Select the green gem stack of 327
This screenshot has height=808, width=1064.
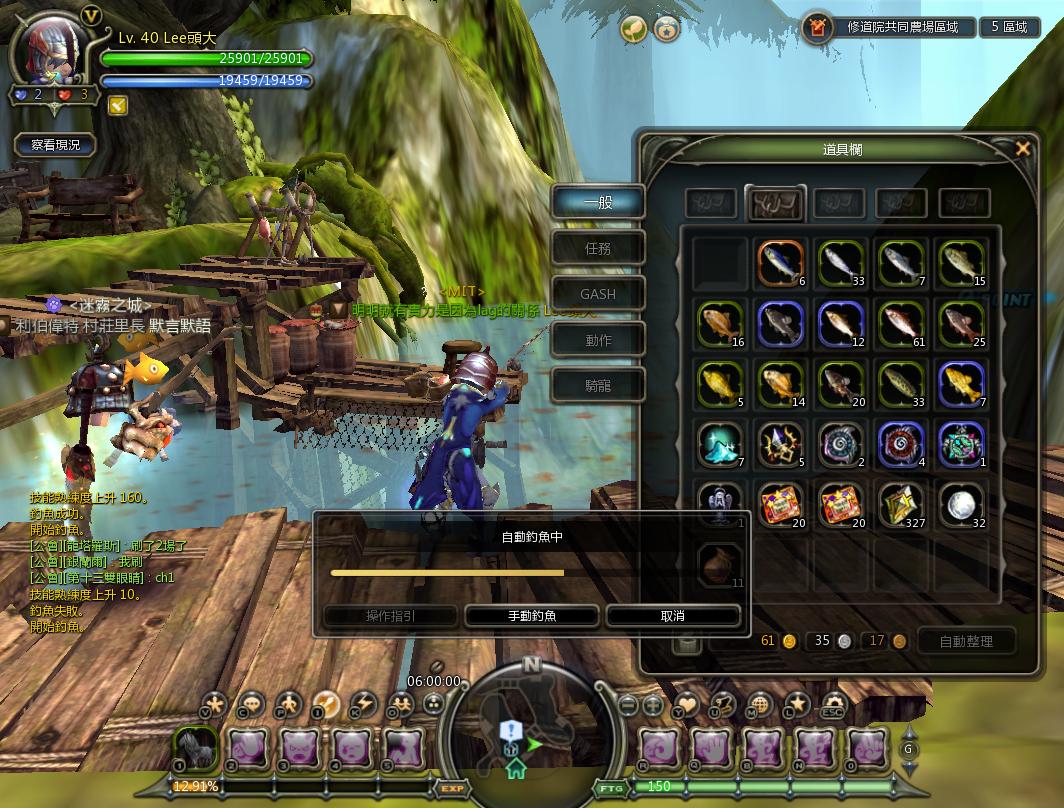click(901, 504)
